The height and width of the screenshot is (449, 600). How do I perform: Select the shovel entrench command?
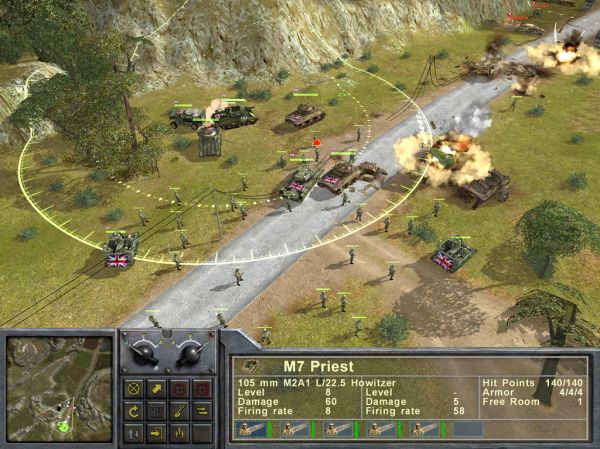pyautogui.click(x=180, y=411)
